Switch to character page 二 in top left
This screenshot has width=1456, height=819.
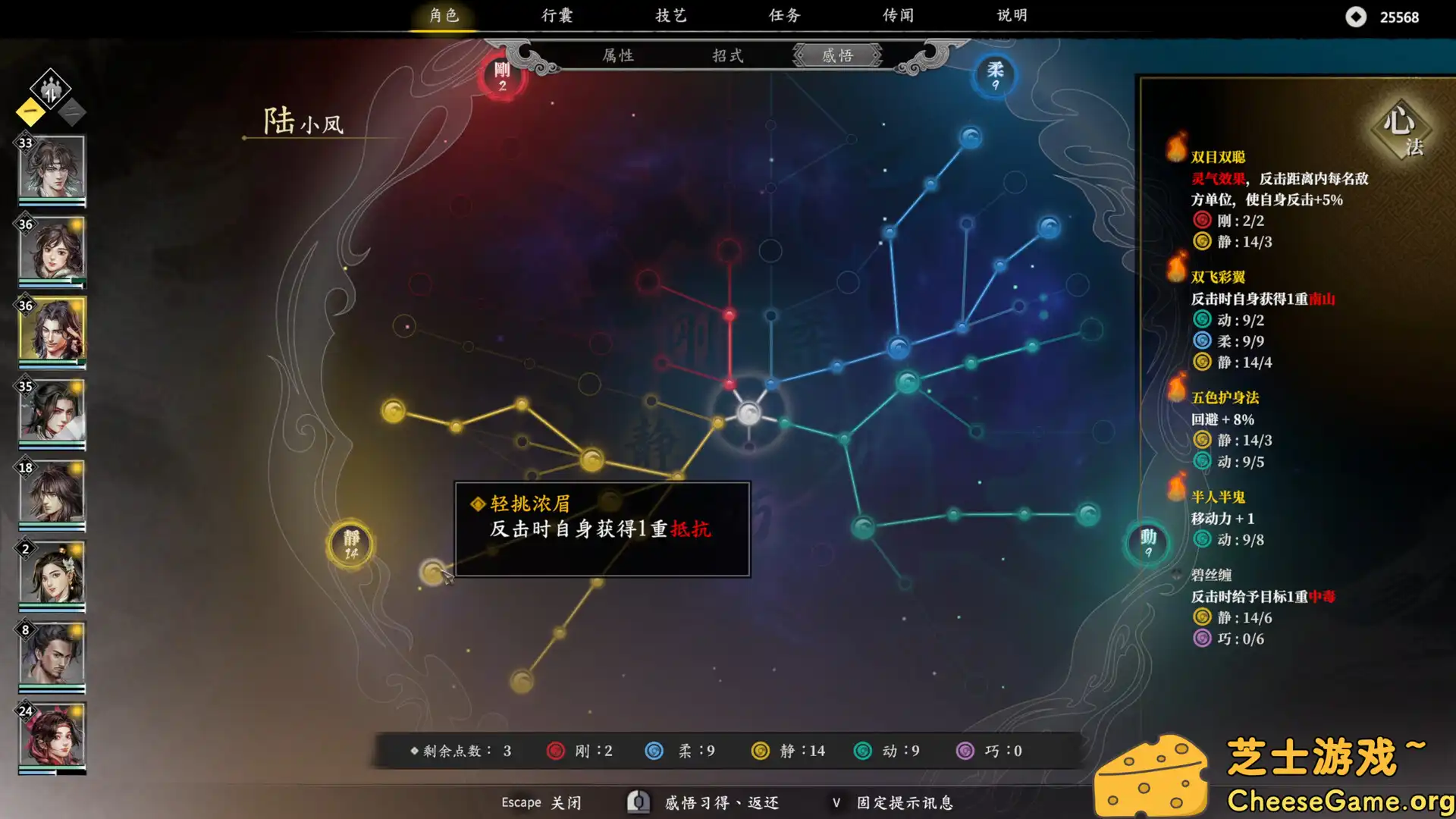tap(71, 111)
